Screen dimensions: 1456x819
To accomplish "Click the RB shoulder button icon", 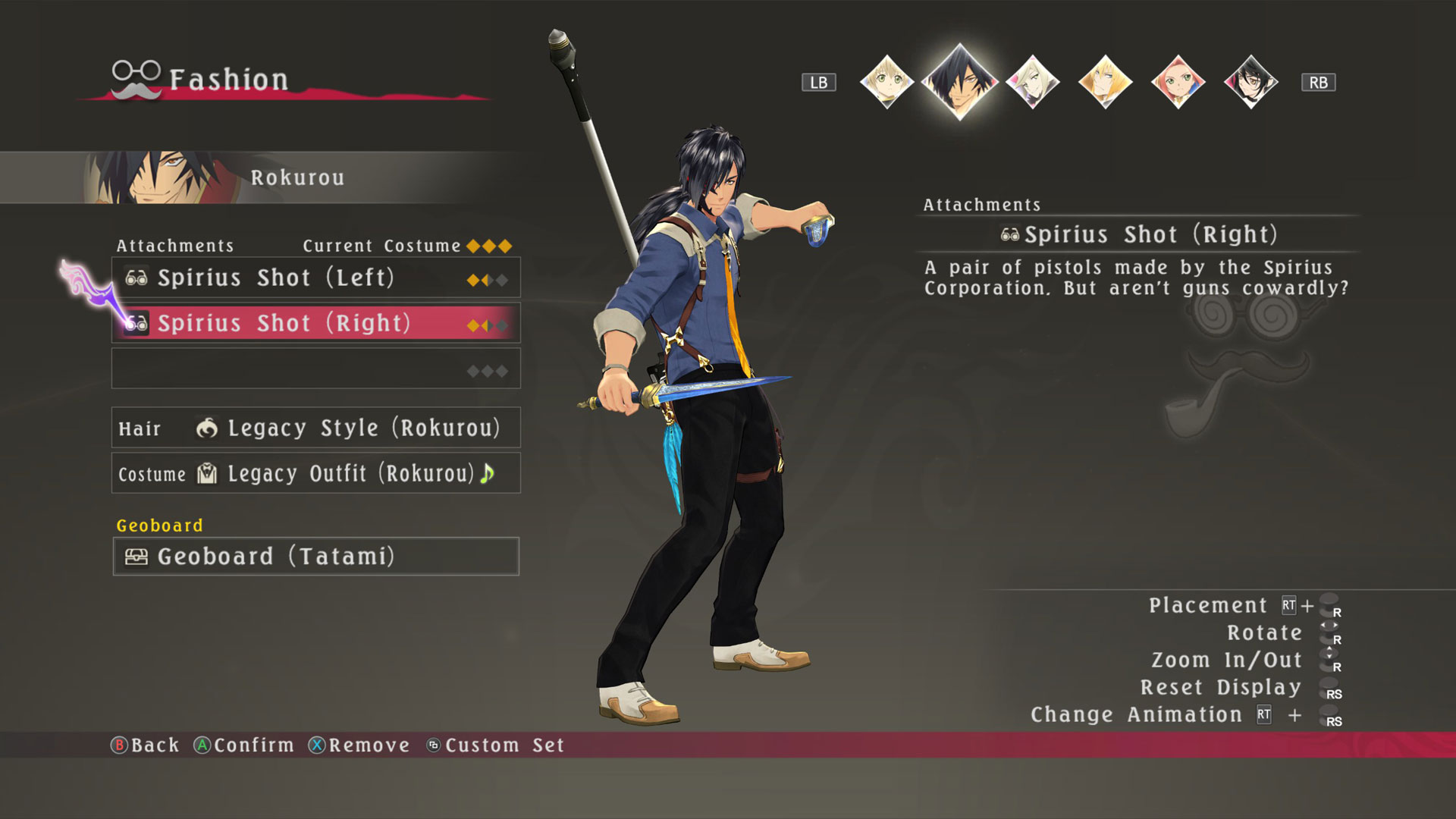I will [1318, 82].
